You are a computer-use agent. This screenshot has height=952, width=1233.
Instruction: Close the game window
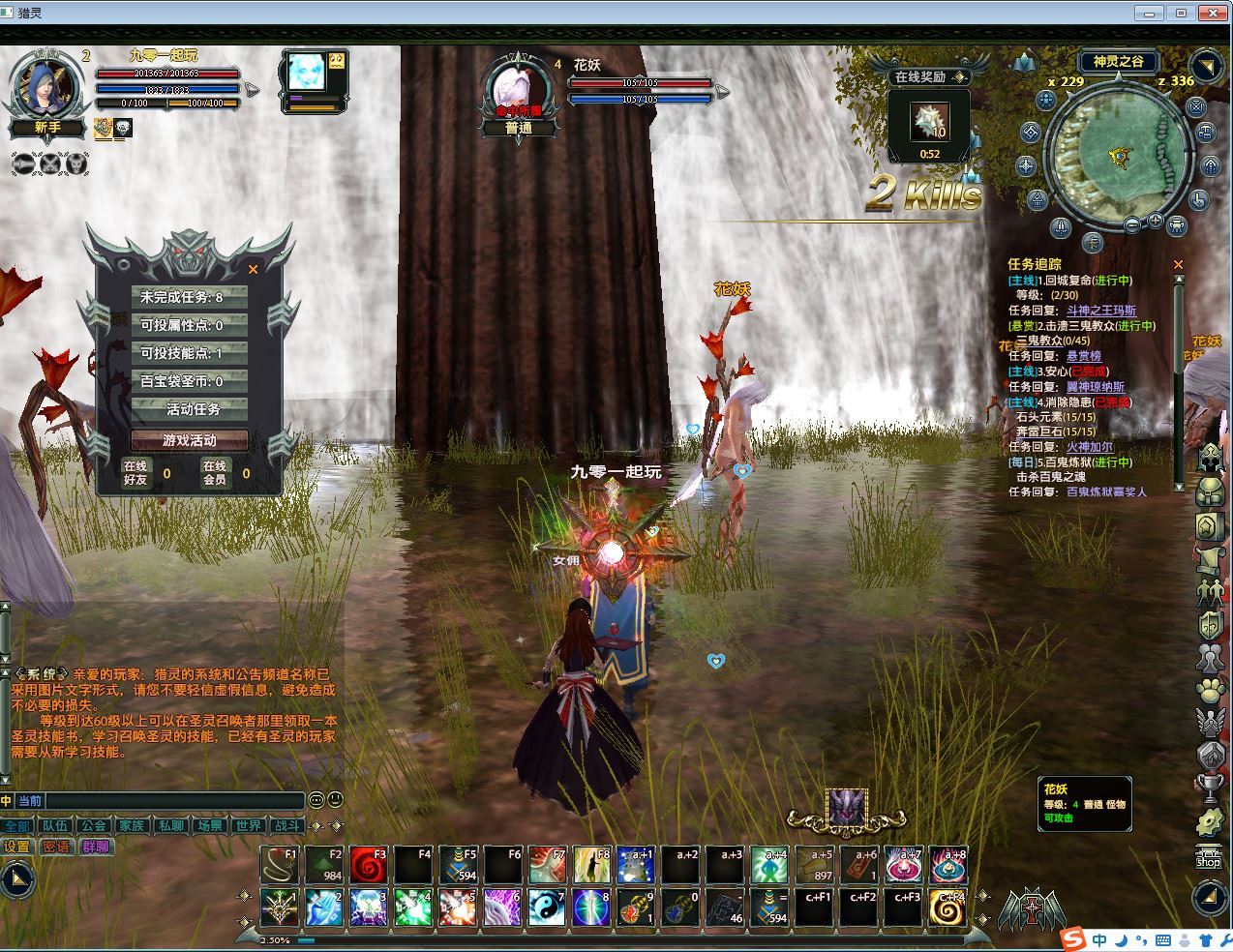click(x=1213, y=13)
